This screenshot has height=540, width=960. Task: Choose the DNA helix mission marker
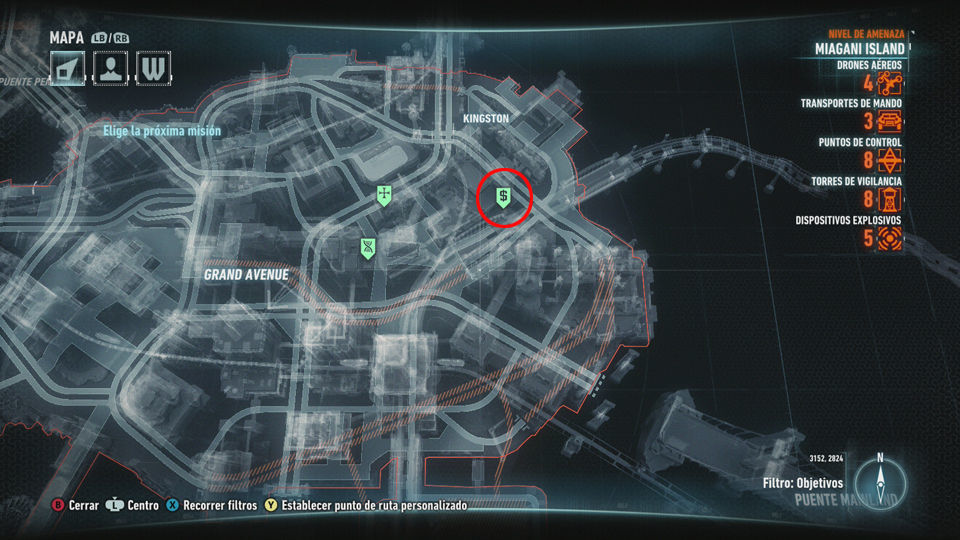[x=369, y=248]
